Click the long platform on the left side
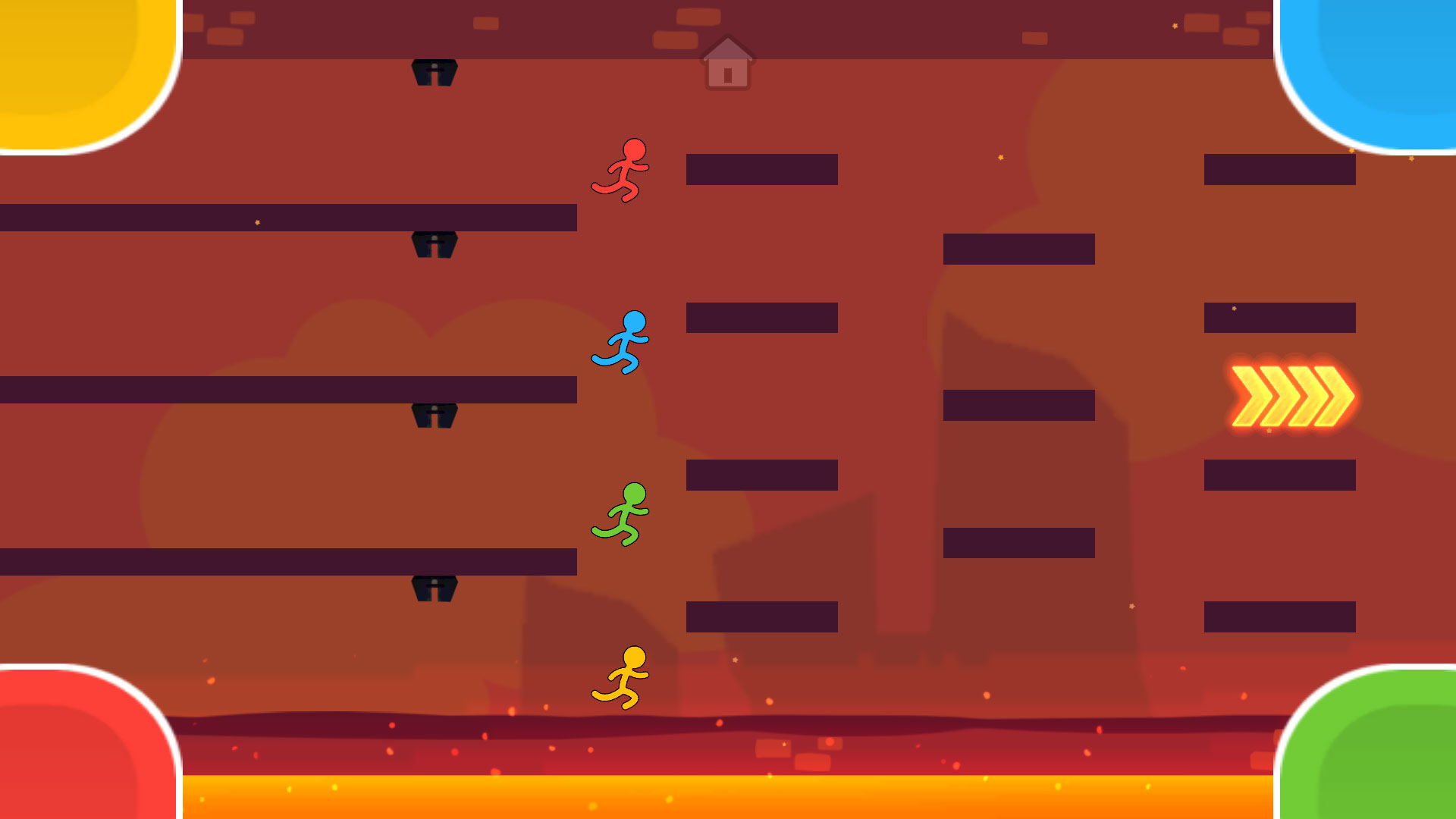The height and width of the screenshot is (819, 1456). (x=288, y=219)
